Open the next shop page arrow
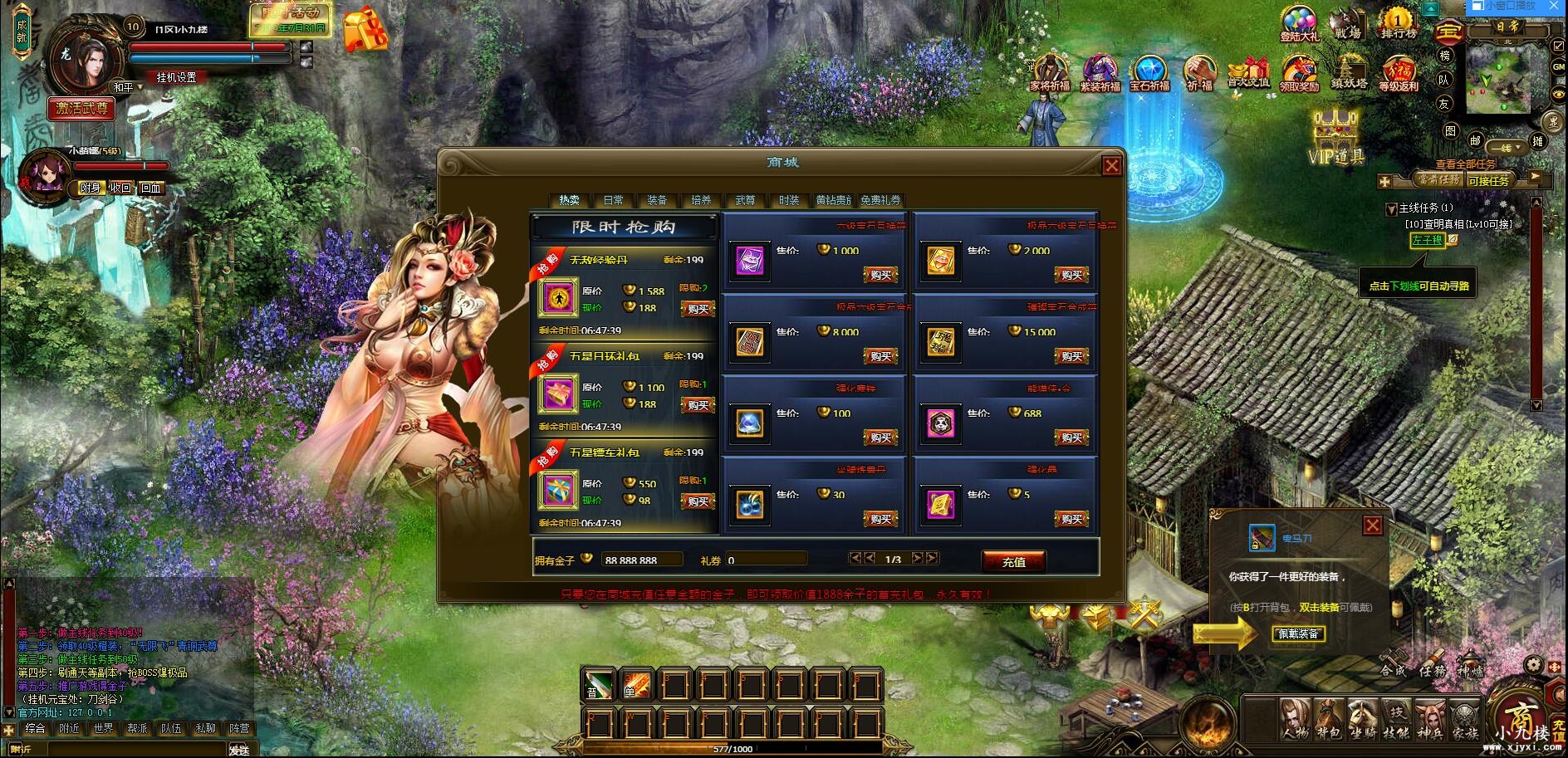The image size is (1568, 758). click(x=918, y=560)
